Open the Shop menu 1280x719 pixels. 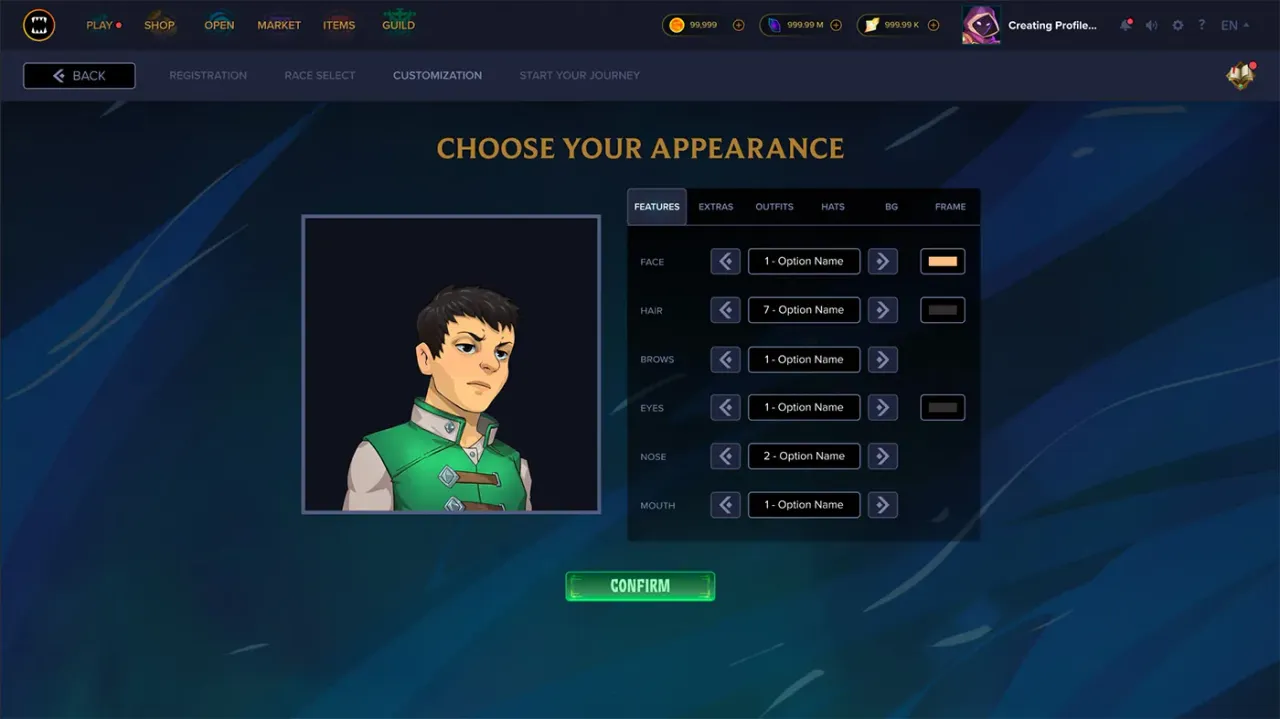click(159, 25)
